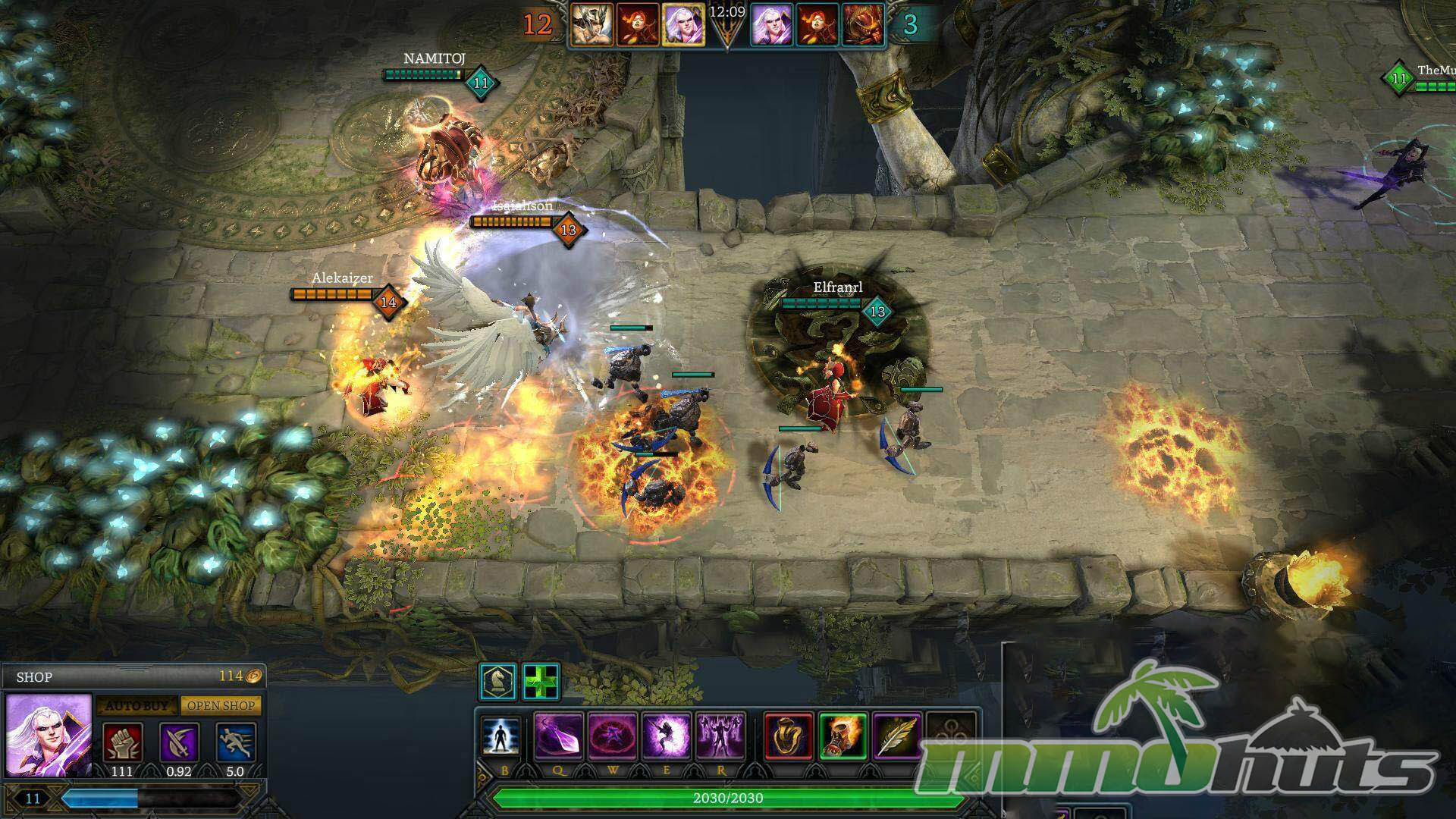
Task: Use the golden cobra item
Action: [789, 736]
